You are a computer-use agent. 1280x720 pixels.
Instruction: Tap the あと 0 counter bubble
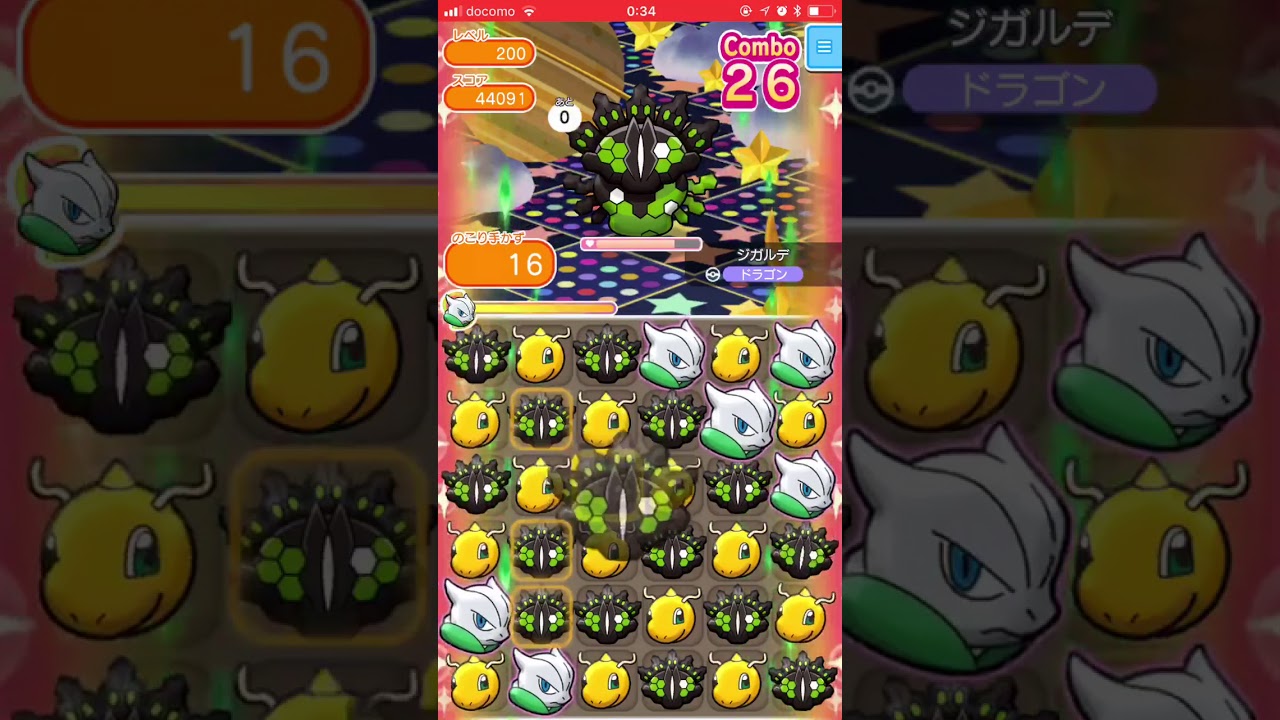pyautogui.click(x=564, y=116)
